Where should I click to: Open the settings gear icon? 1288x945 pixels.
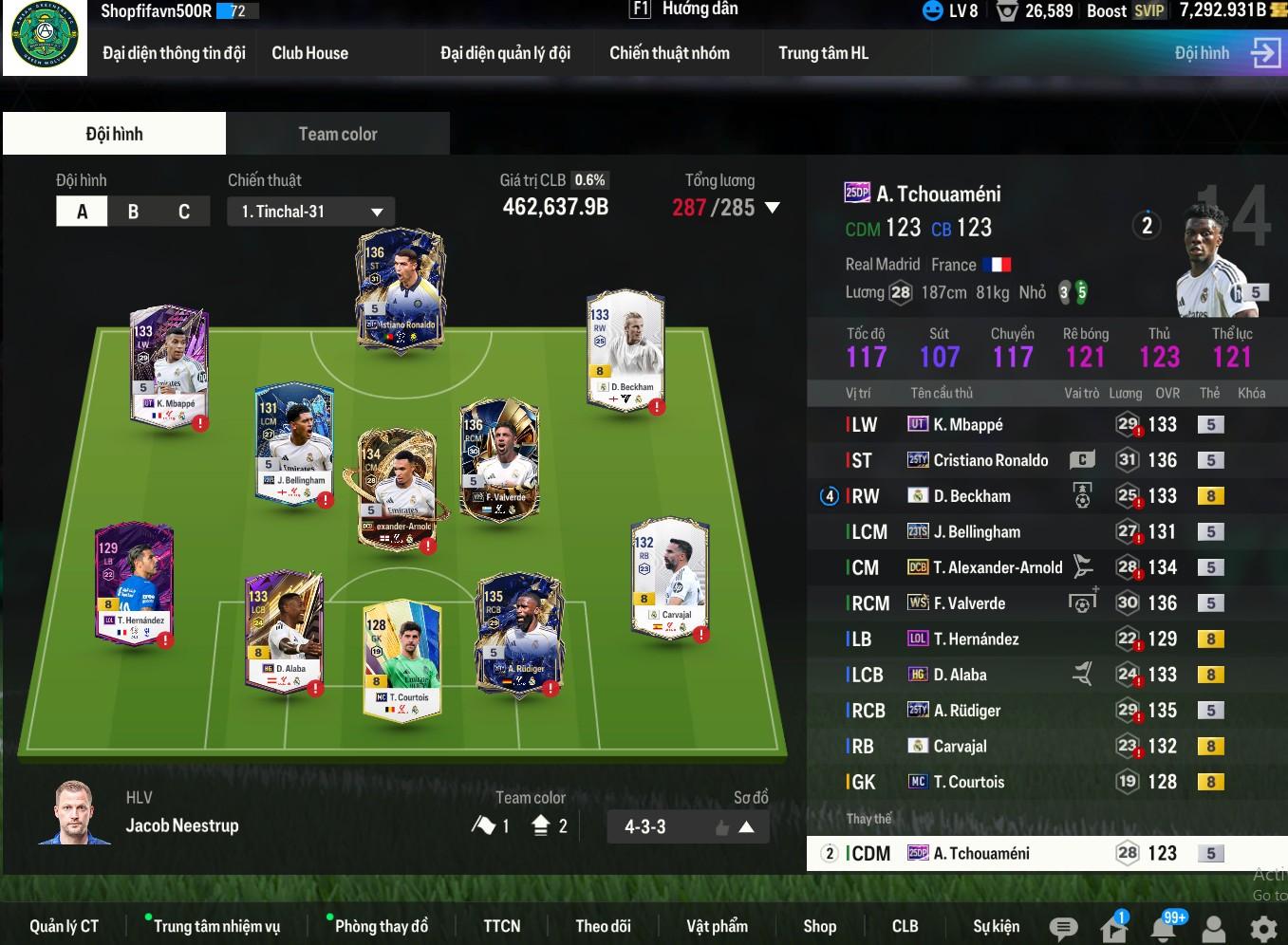tap(1263, 928)
